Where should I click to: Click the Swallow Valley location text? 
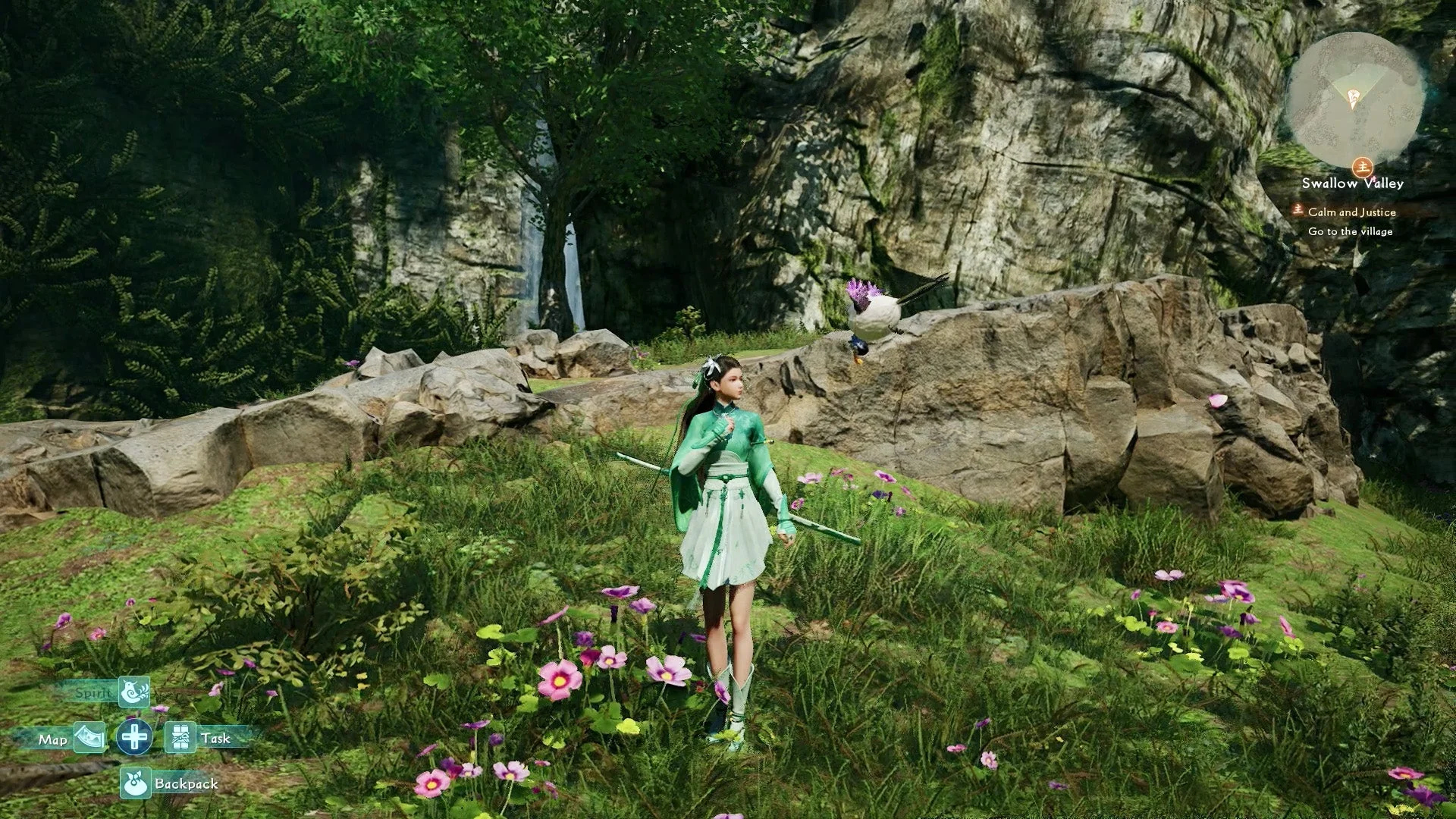[x=1354, y=183]
